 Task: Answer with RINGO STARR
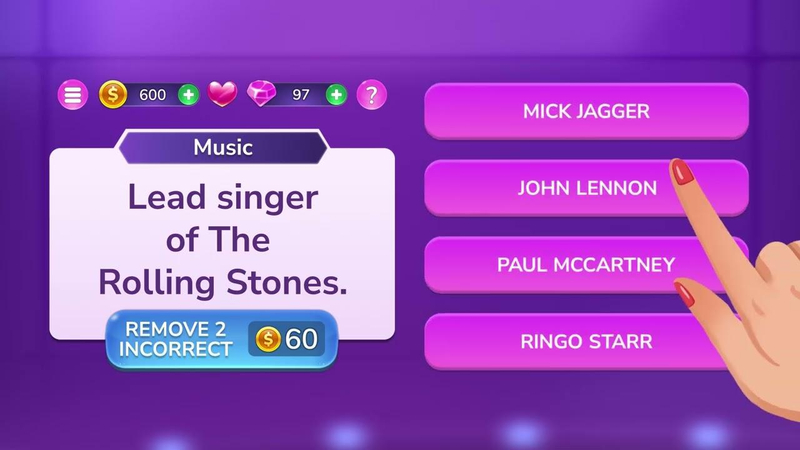[586, 342]
